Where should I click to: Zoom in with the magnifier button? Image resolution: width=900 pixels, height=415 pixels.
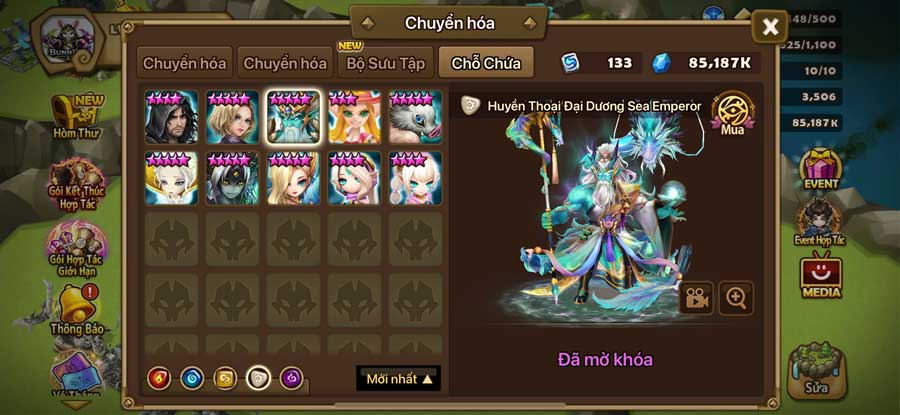[736, 298]
